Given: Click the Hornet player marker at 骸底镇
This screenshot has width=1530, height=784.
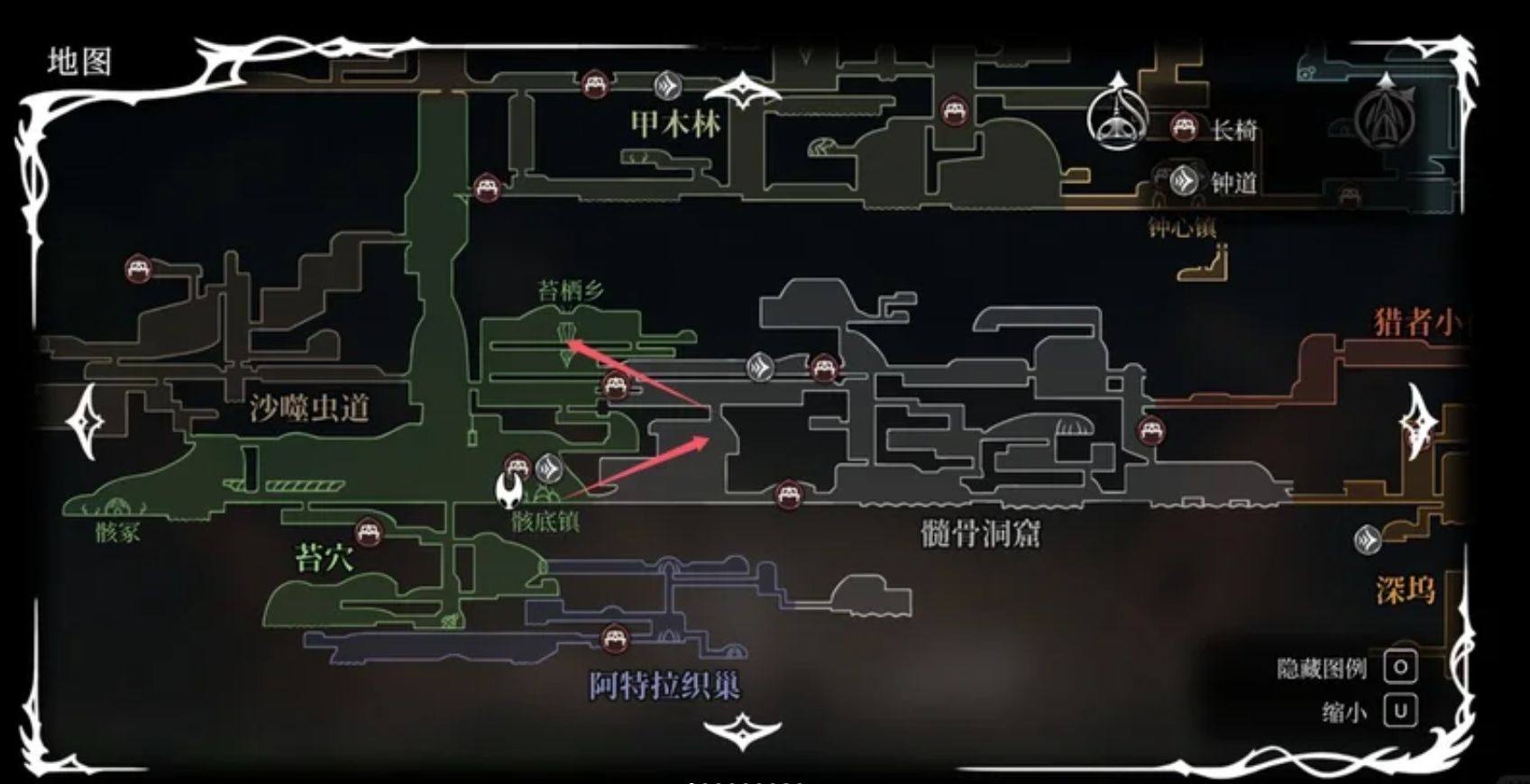Looking at the screenshot, I should coord(511,493).
